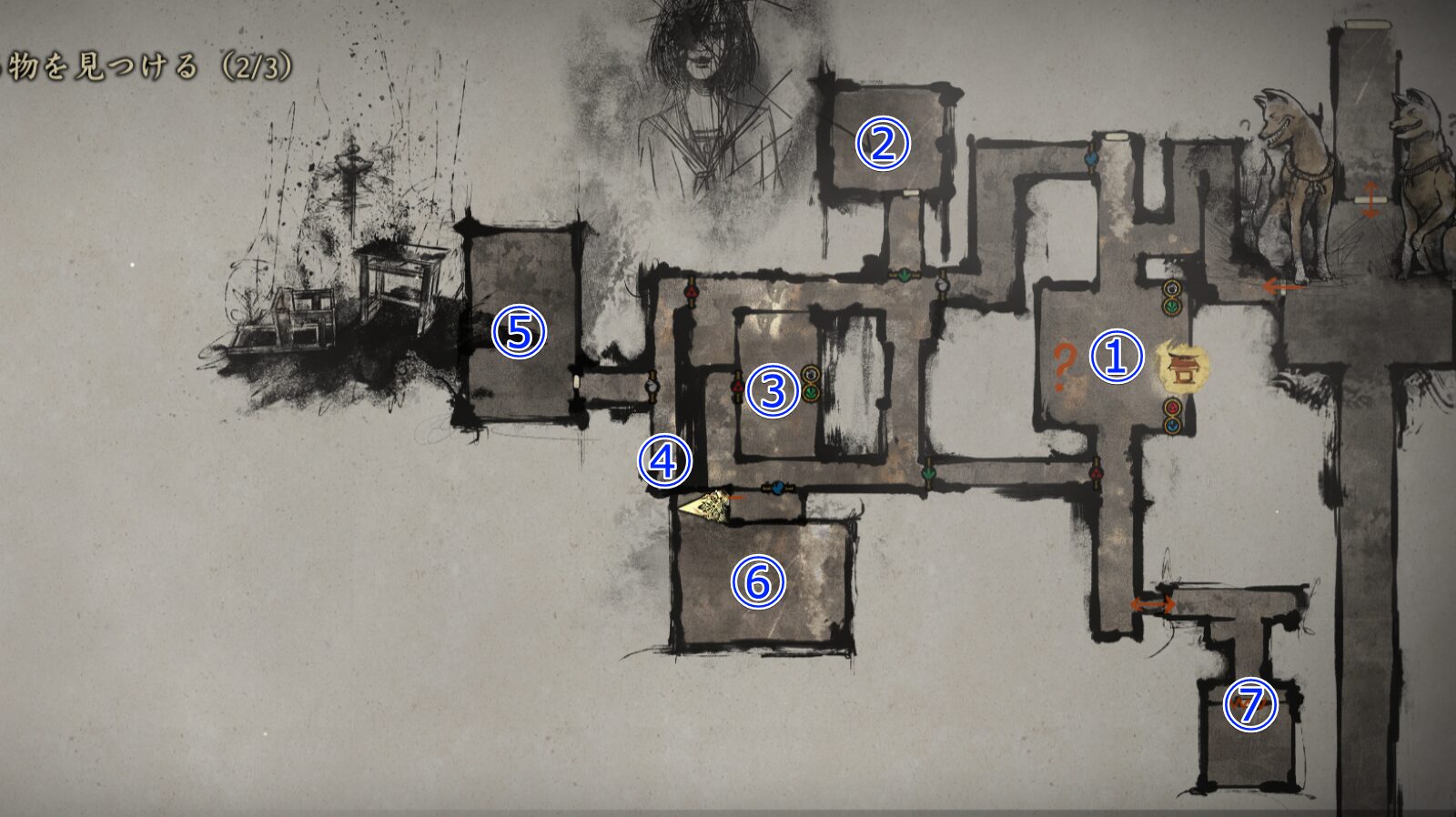
Task: Click map marker ⑦ in the bottom-right room
Action: click(1248, 705)
